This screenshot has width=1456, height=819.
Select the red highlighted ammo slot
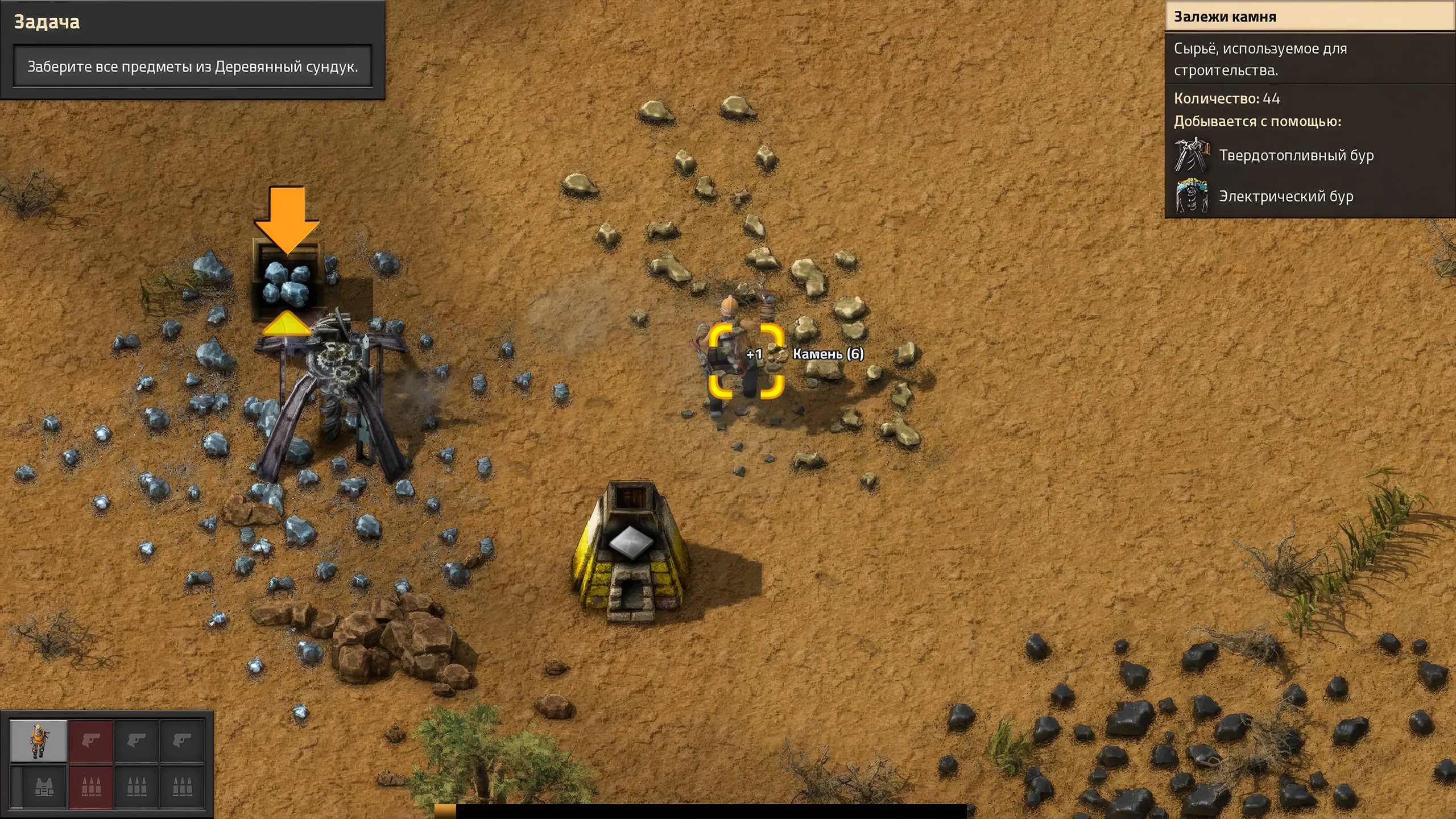[x=91, y=787]
